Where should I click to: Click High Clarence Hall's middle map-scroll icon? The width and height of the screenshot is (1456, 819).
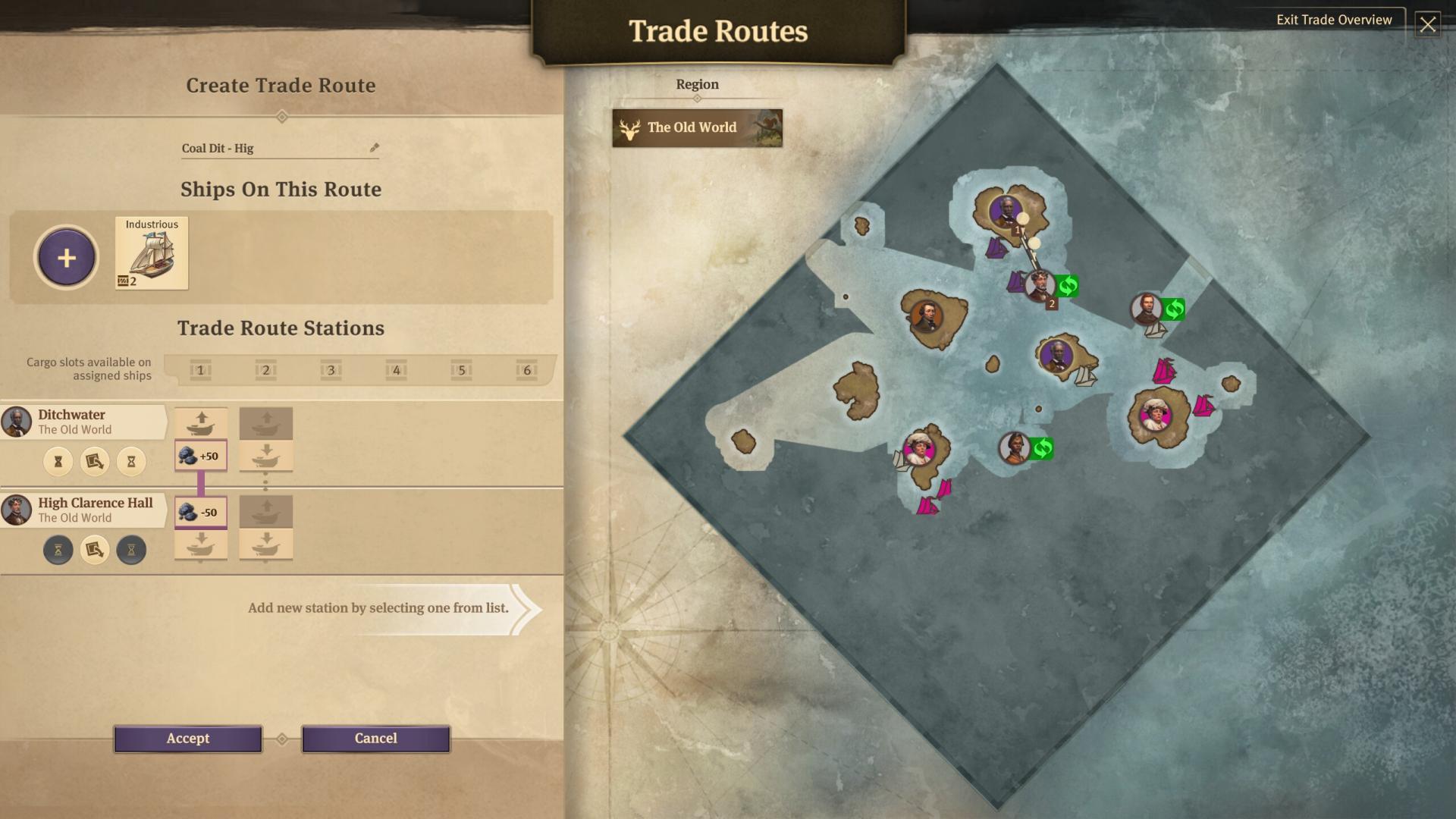[95, 550]
